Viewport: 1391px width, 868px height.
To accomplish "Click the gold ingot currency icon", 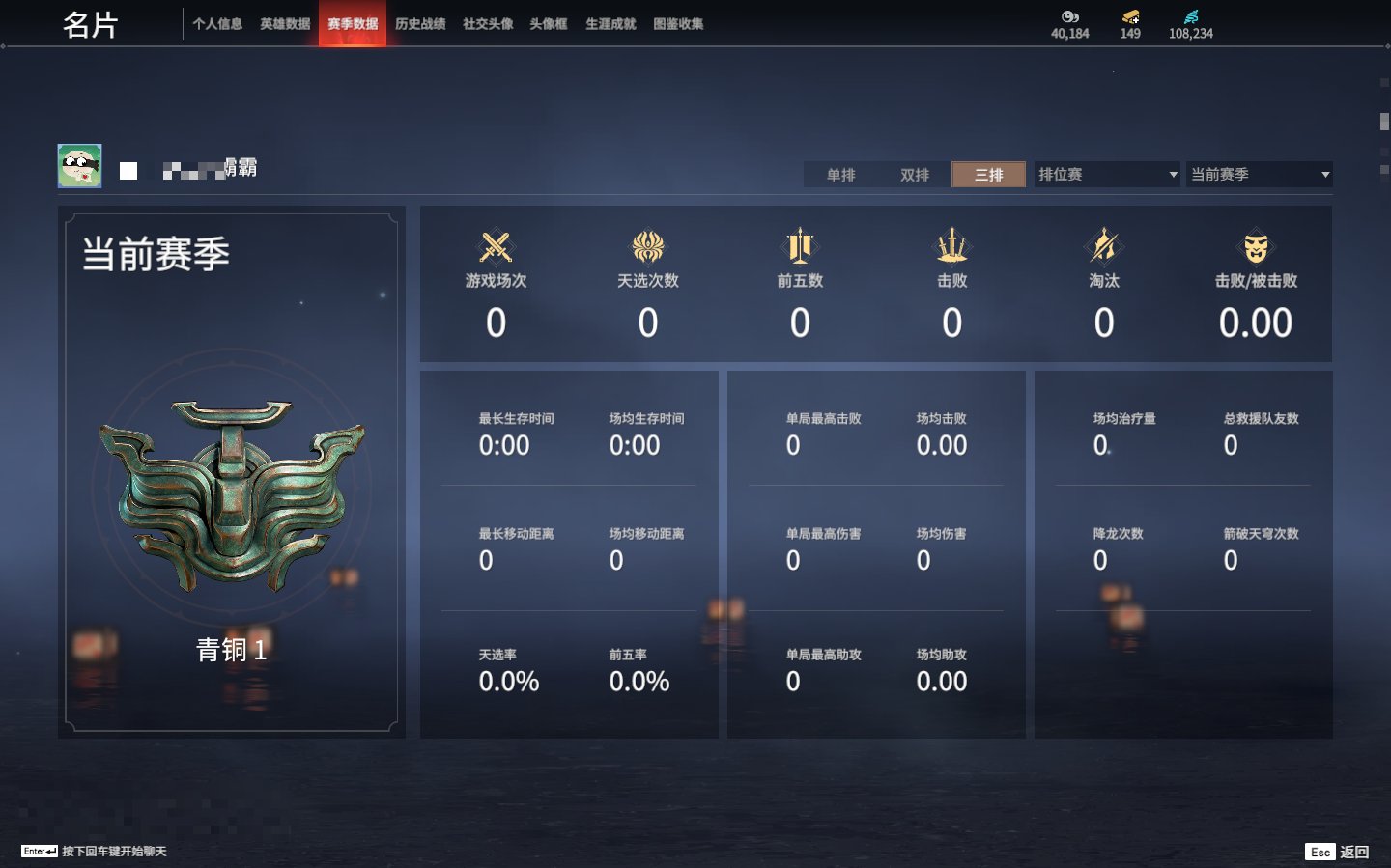I will tap(1130, 16).
